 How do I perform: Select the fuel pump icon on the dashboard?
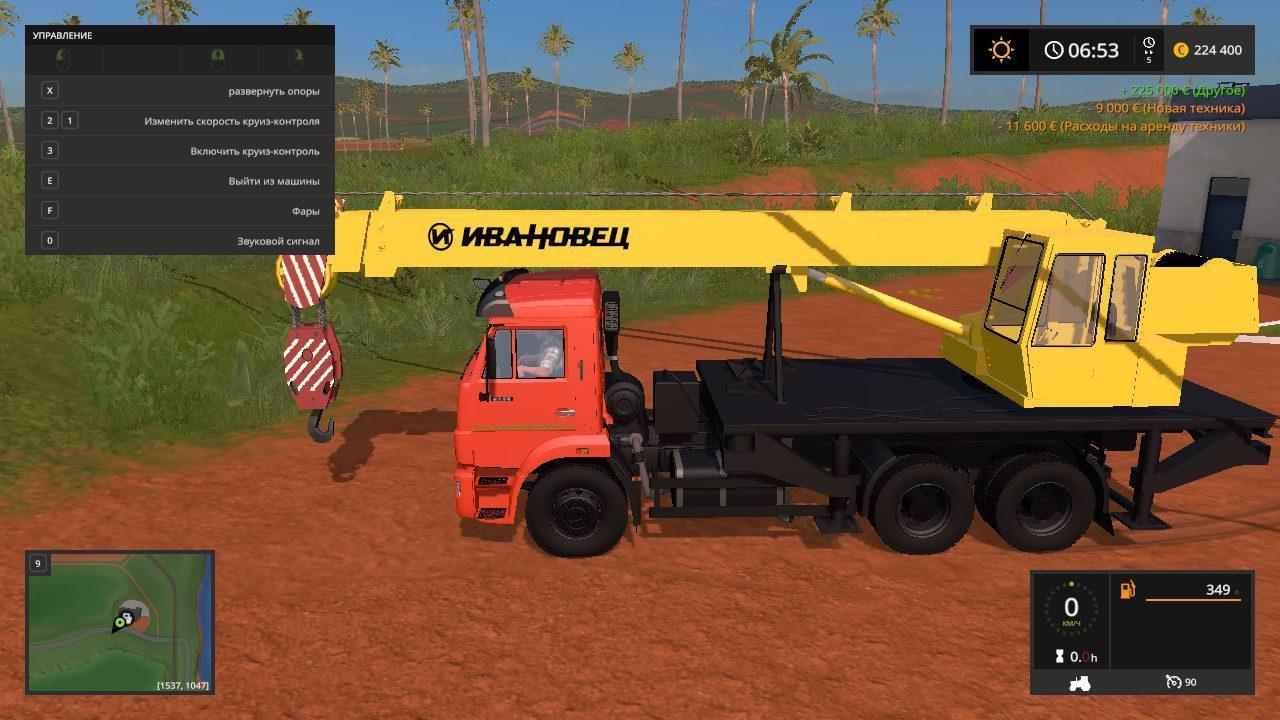[x=1127, y=591]
